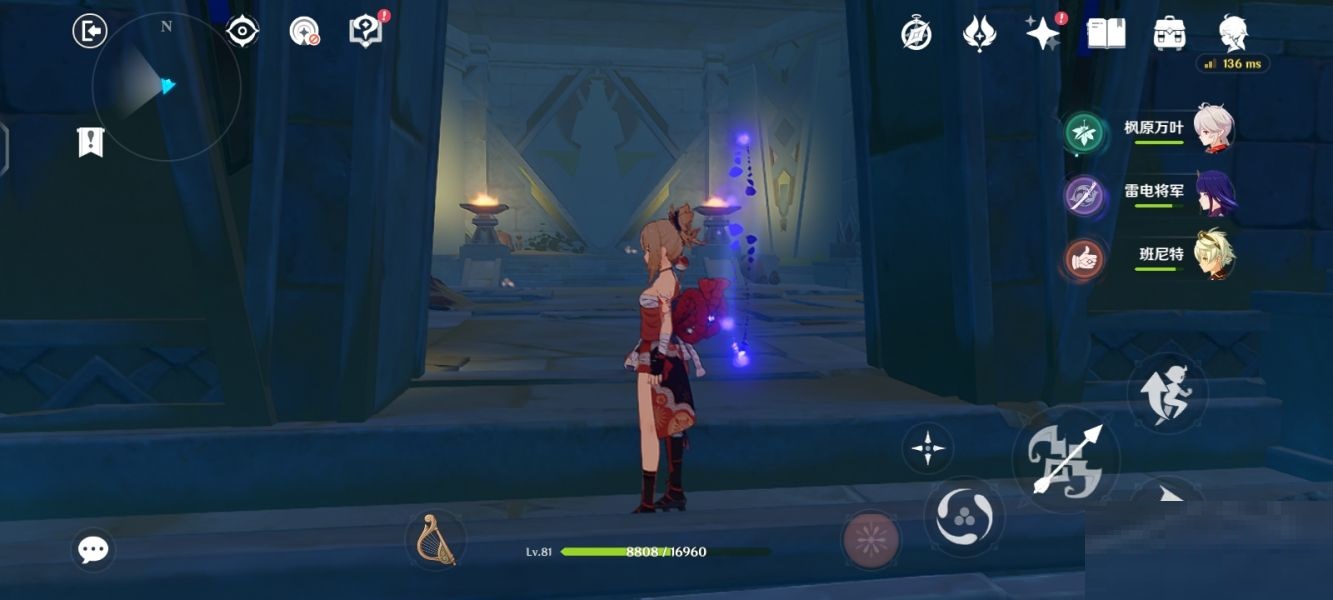Viewport: 1333px width, 600px height.
Task: Open the adventurer handbook book icon
Action: pos(1106,34)
